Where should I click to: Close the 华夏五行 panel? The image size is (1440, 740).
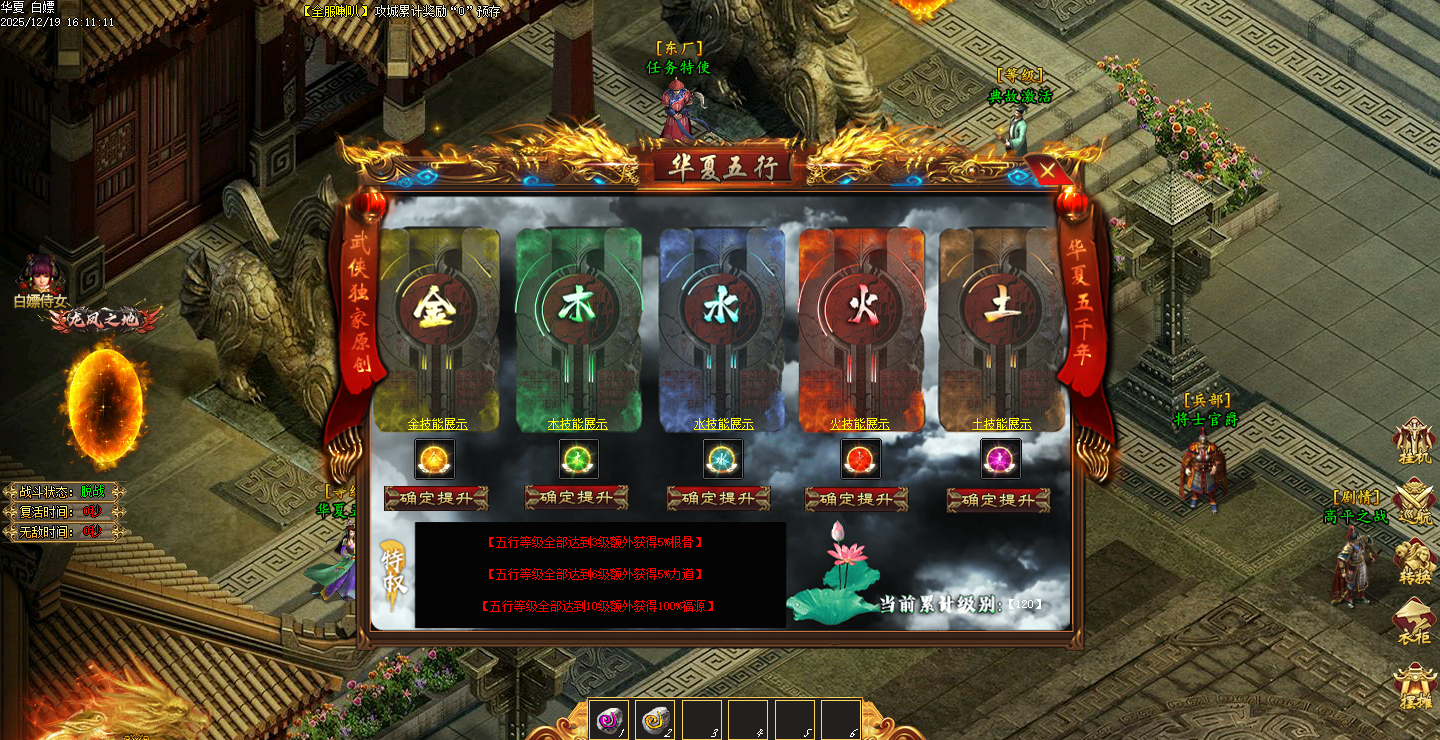[x=1047, y=171]
